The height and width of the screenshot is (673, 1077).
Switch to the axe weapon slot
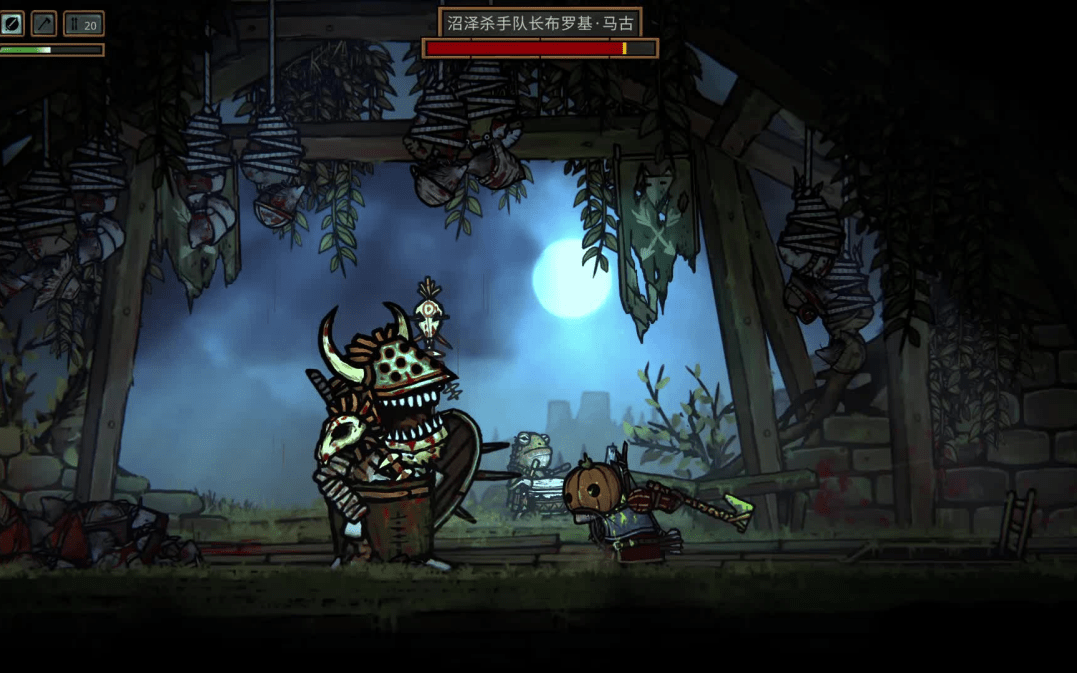[44, 23]
